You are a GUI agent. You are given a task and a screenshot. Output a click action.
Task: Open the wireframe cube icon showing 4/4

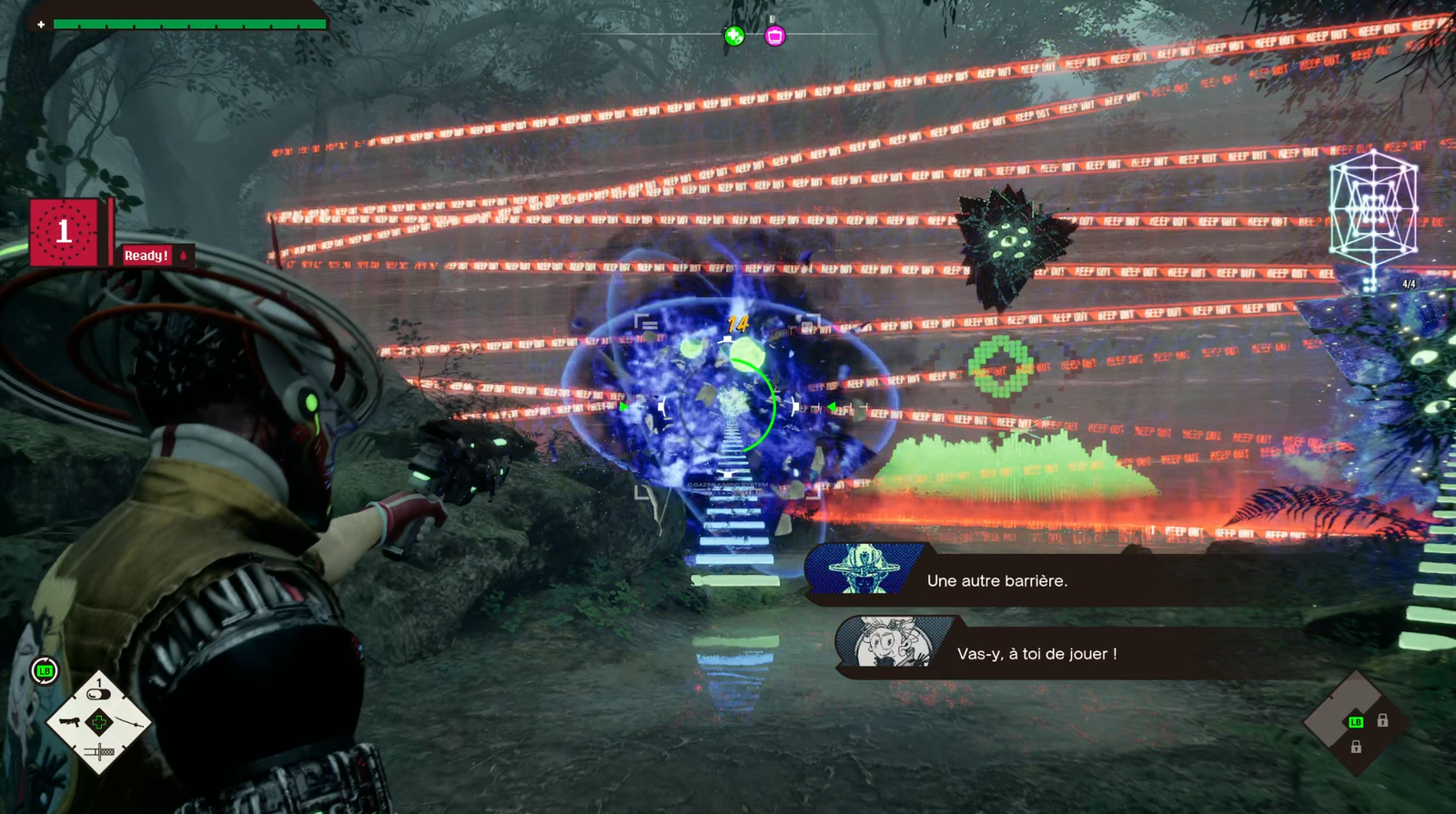click(x=1372, y=211)
